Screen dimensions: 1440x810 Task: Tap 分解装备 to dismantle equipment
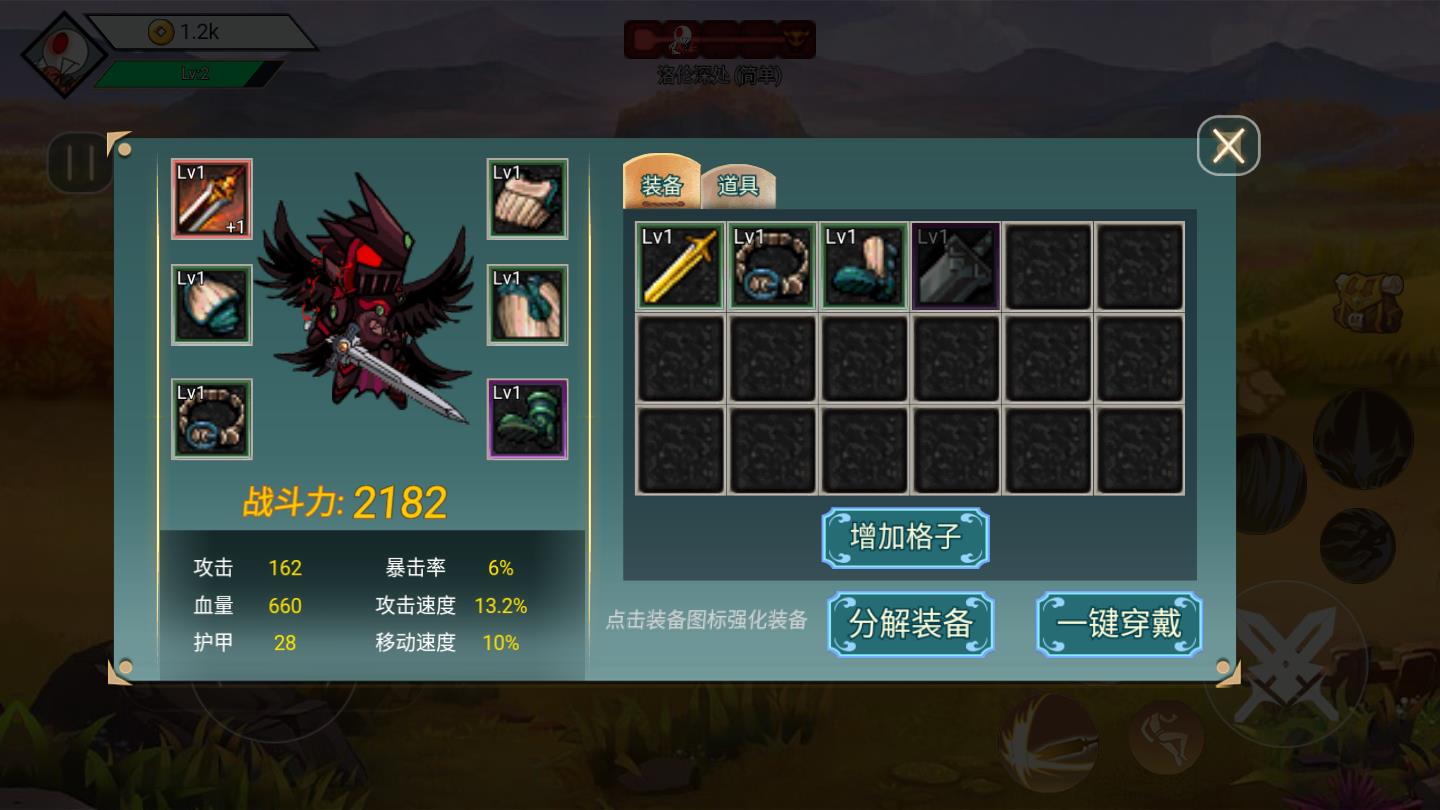coord(910,623)
